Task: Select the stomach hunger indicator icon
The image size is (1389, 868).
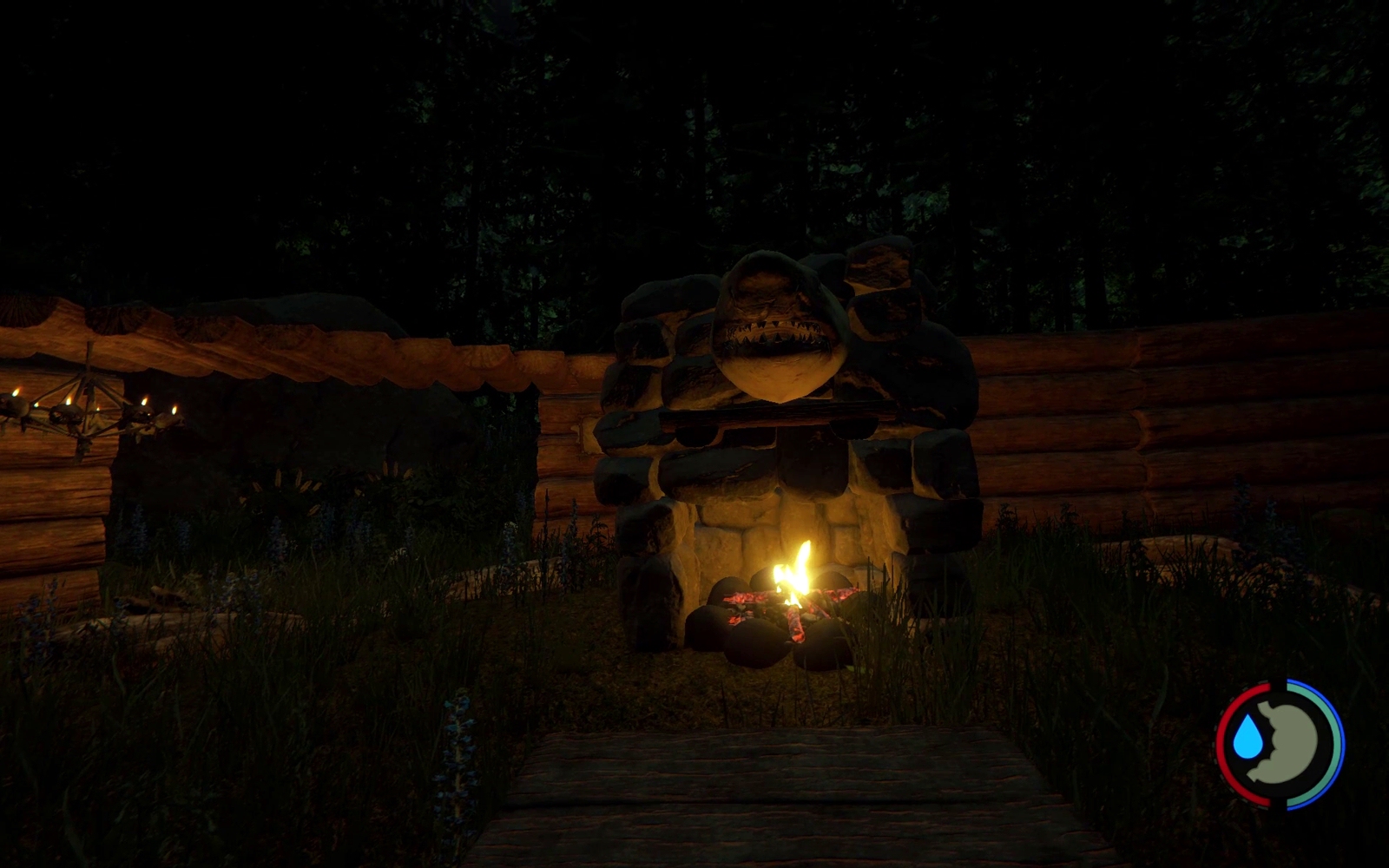Action: point(1293,744)
